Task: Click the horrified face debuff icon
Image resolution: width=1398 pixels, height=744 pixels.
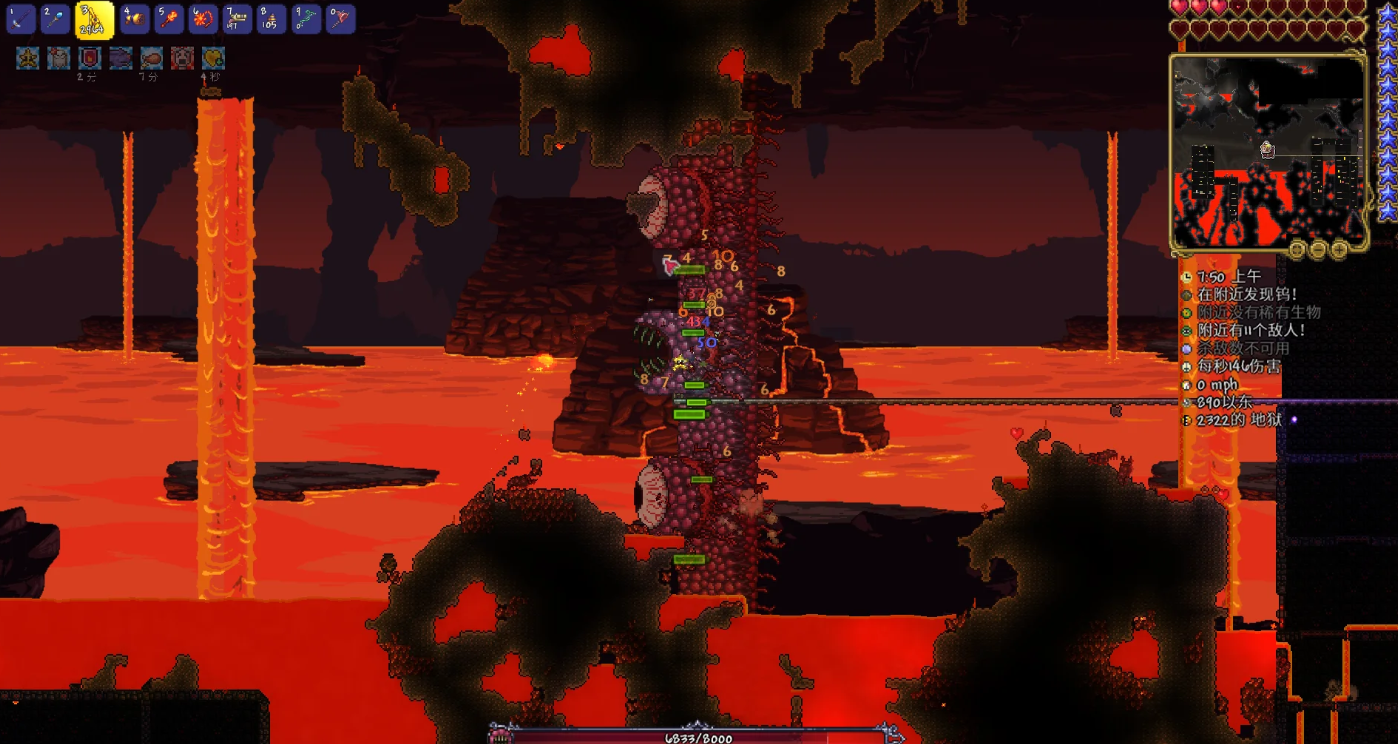Action: click(x=182, y=58)
